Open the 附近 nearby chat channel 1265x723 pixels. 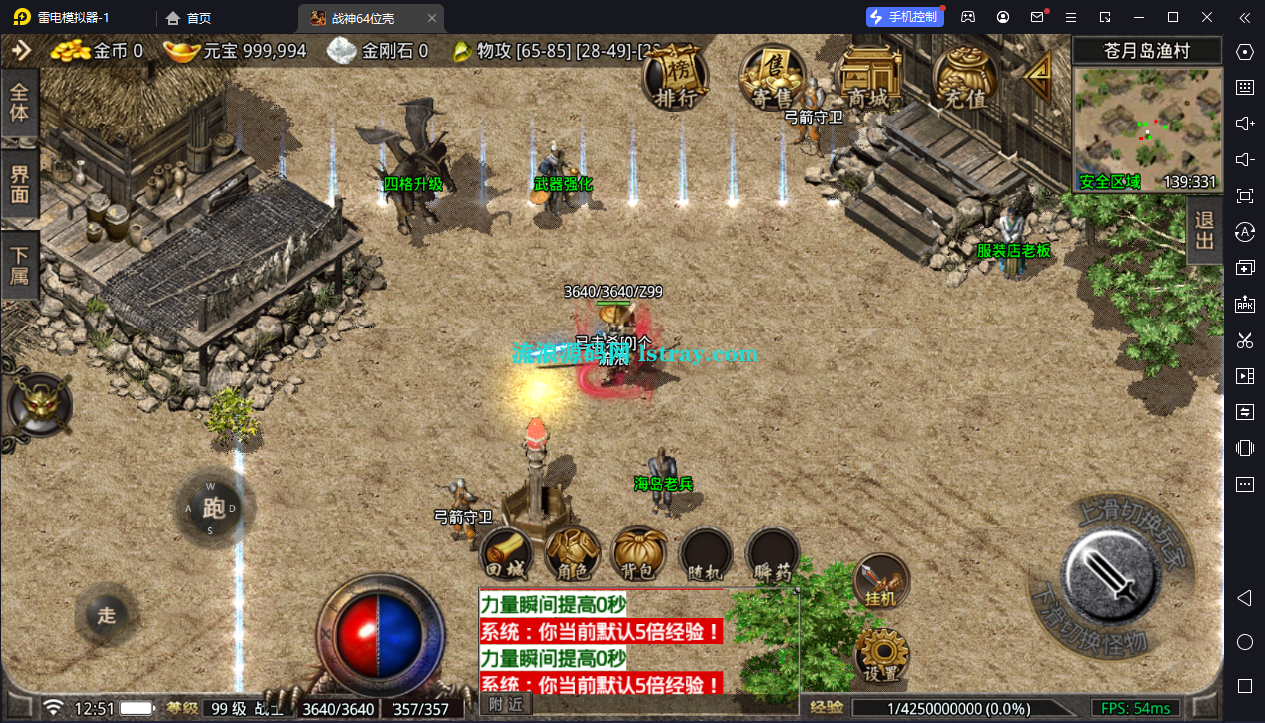click(506, 704)
